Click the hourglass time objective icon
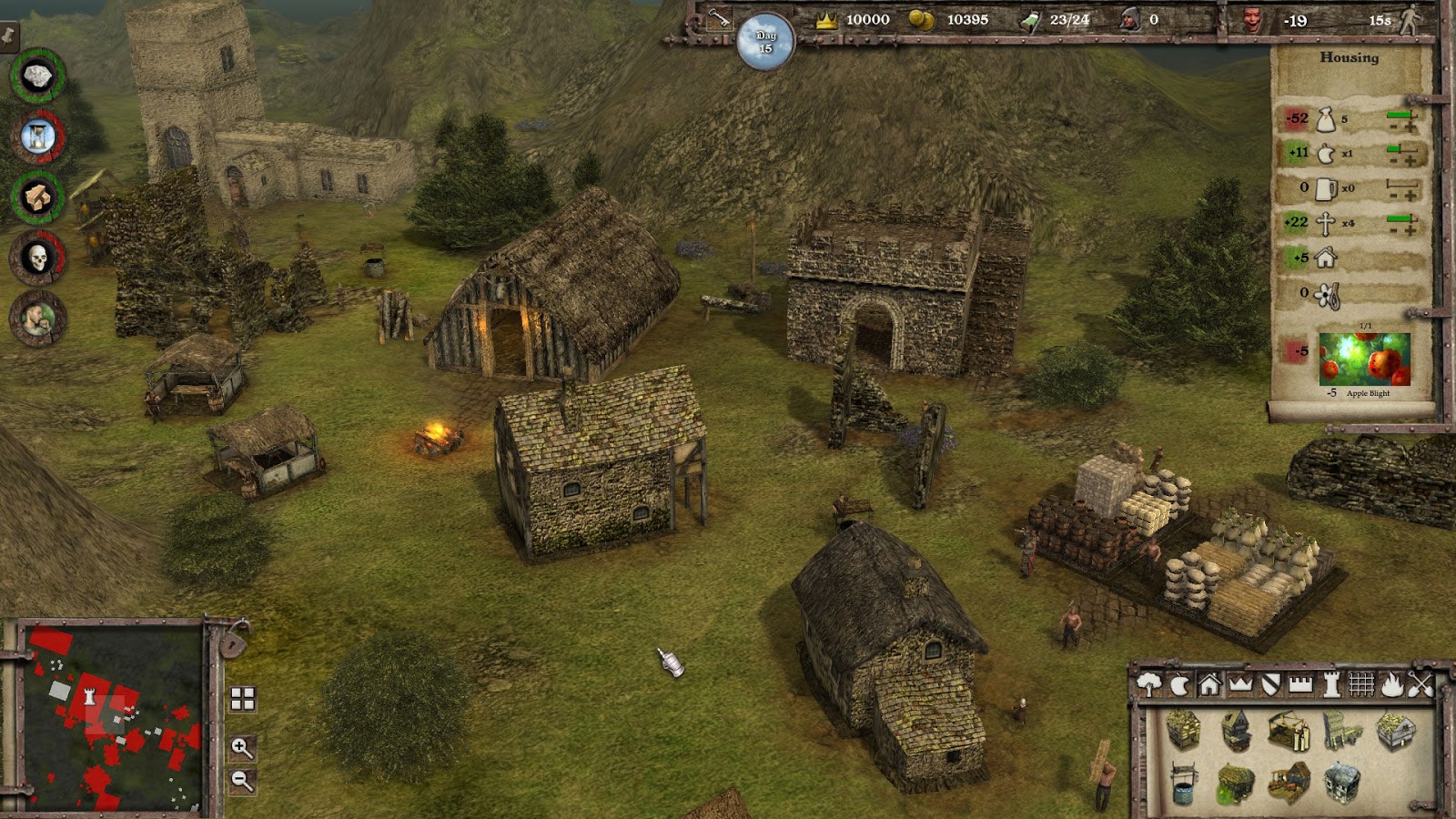This screenshot has height=819, width=1456. [37, 137]
